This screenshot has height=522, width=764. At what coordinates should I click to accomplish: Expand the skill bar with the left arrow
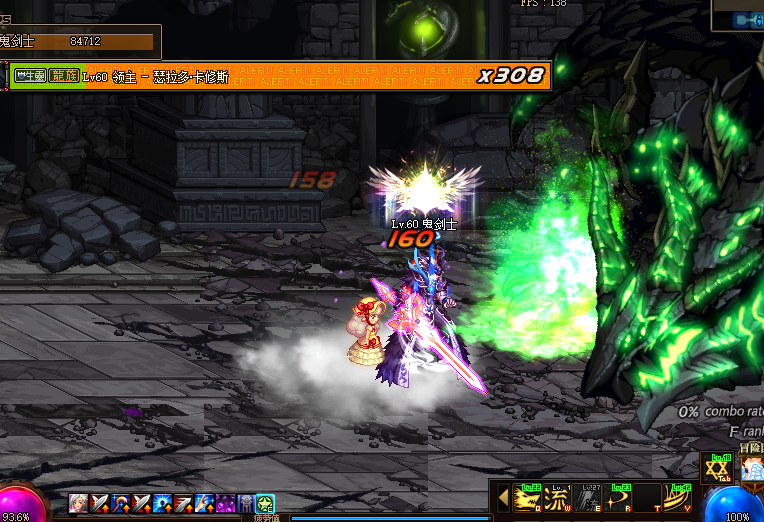(503, 497)
